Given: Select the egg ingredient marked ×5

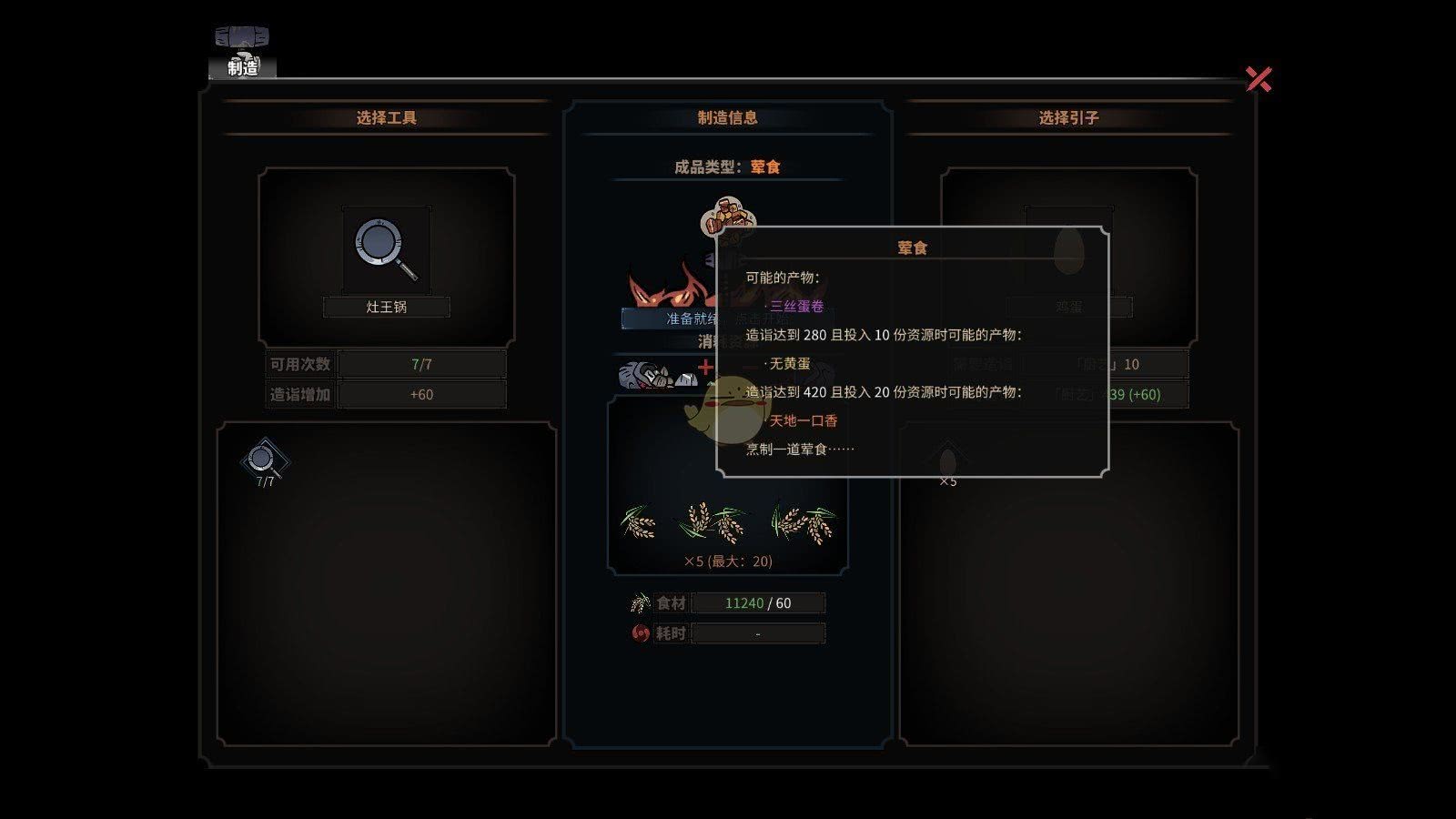Looking at the screenshot, I should tap(947, 462).
